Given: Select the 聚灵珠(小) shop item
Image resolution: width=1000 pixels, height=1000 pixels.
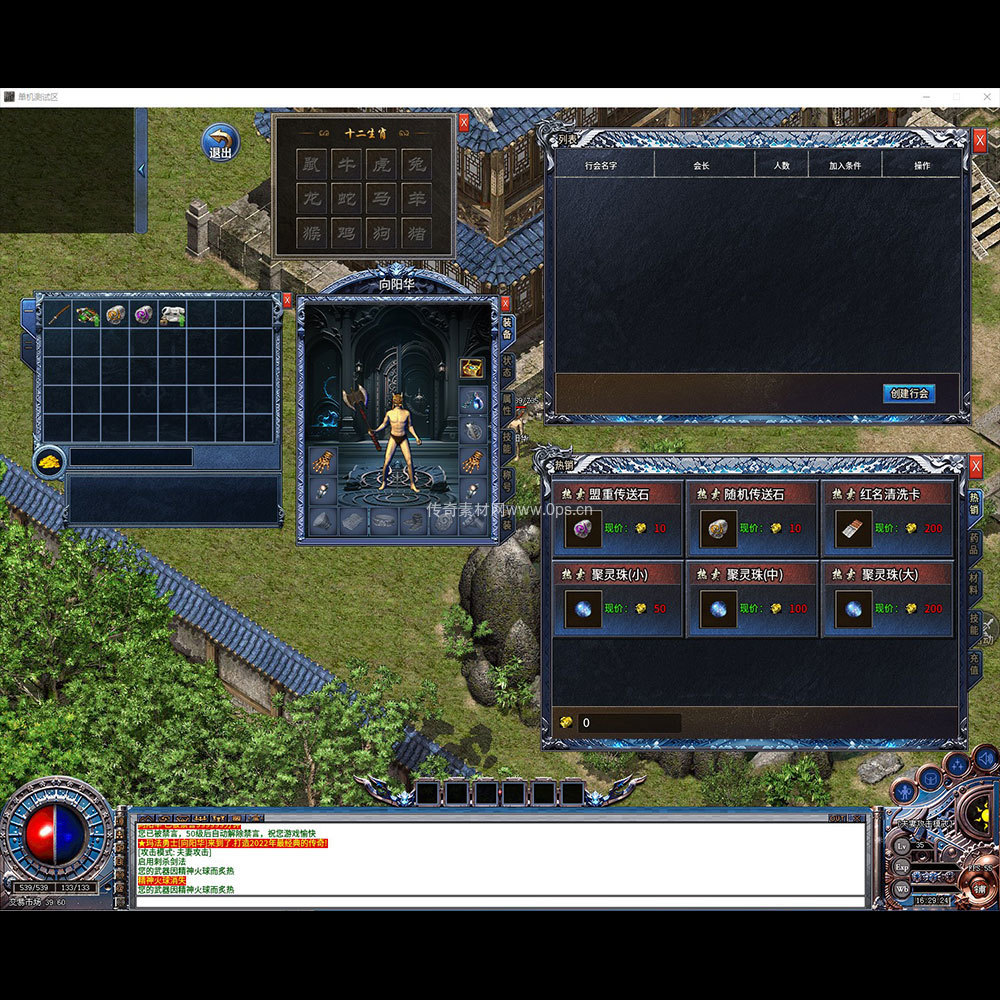Looking at the screenshot, I should pos(583,608).
